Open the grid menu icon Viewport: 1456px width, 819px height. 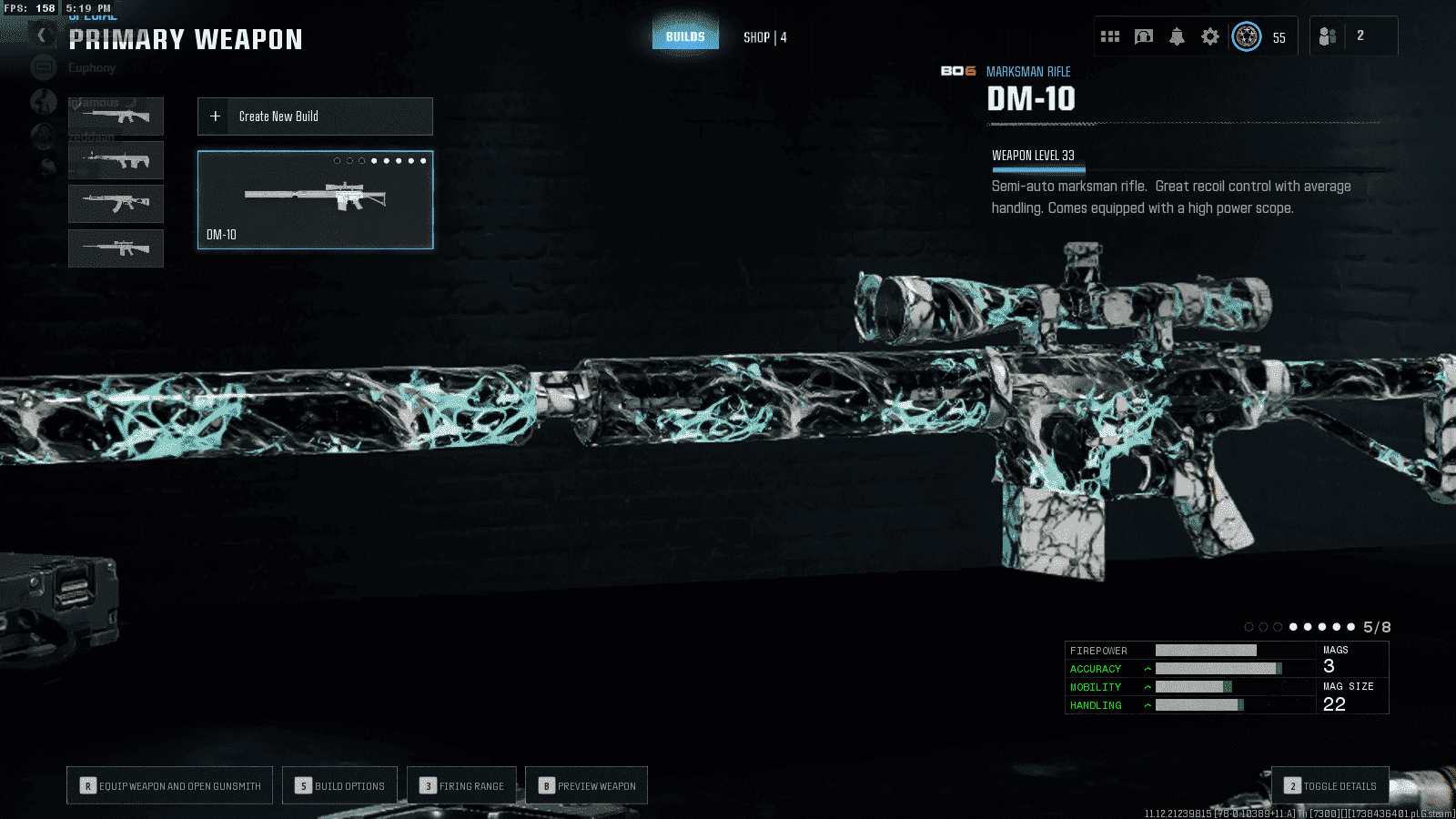point(1110,36)
